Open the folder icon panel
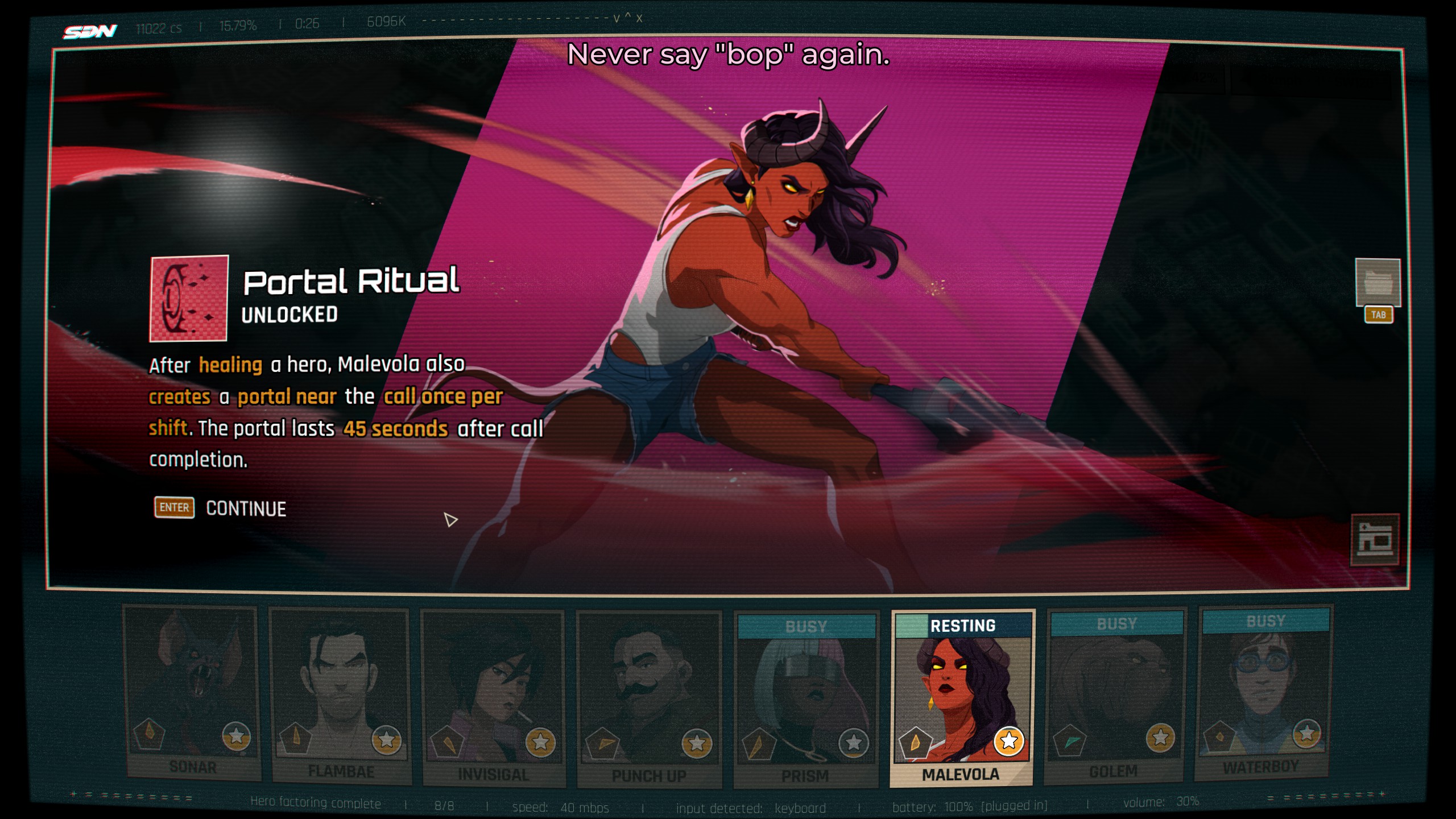 (1377, 283)
